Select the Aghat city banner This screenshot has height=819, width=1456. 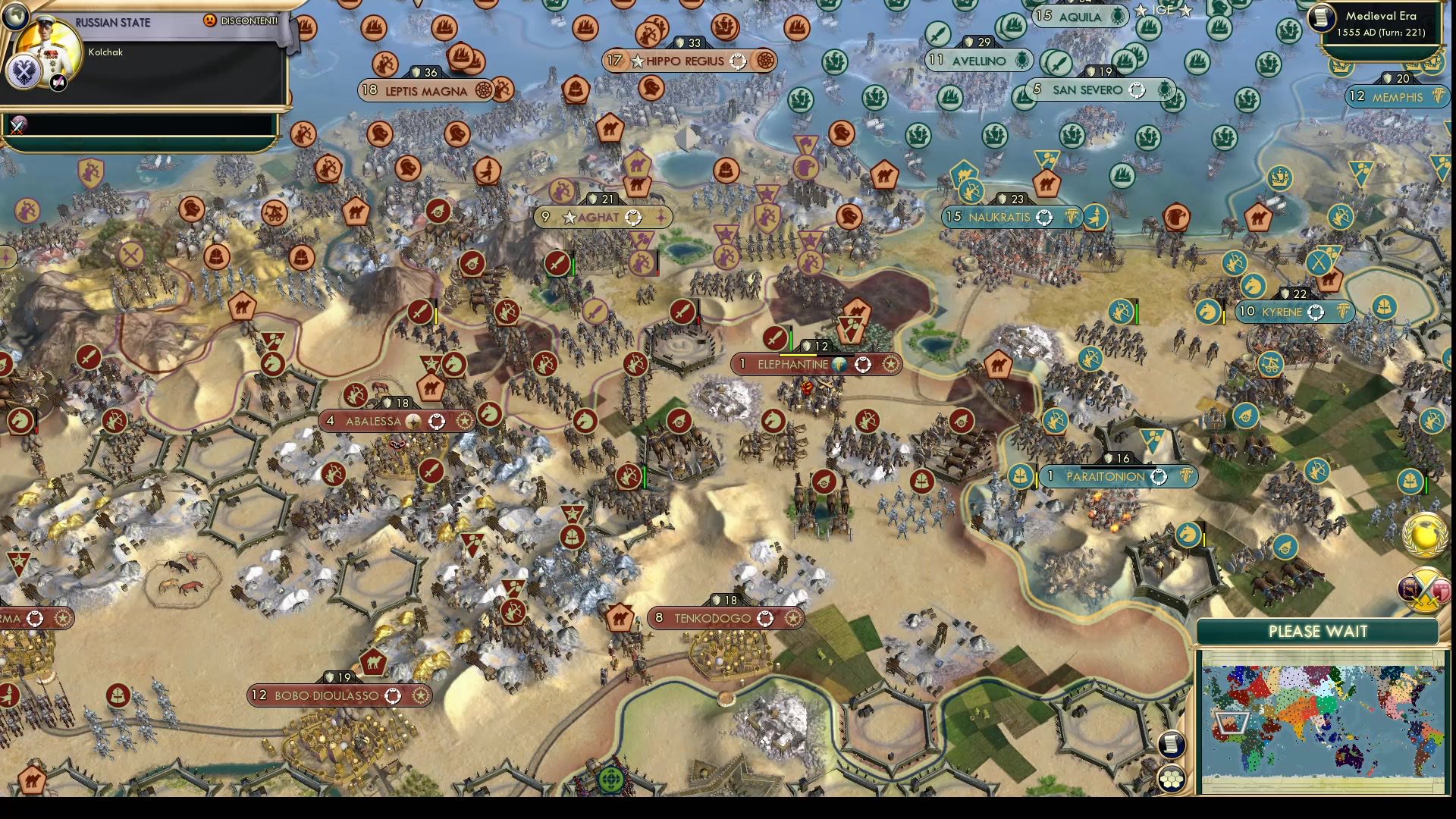[x=598, y=218]
